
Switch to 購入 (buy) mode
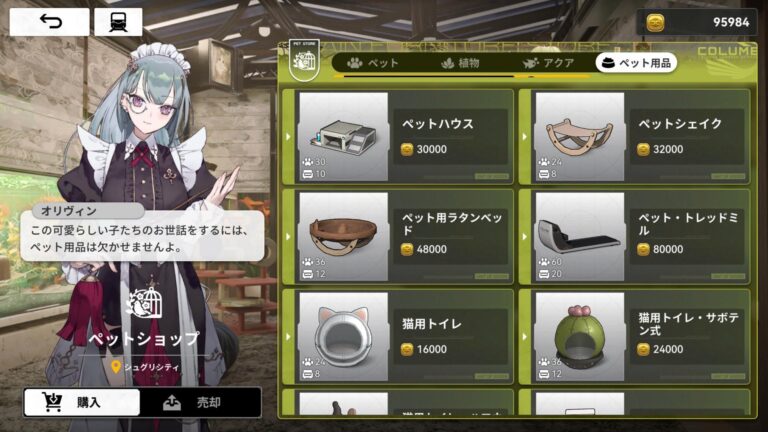pos(80,402)
